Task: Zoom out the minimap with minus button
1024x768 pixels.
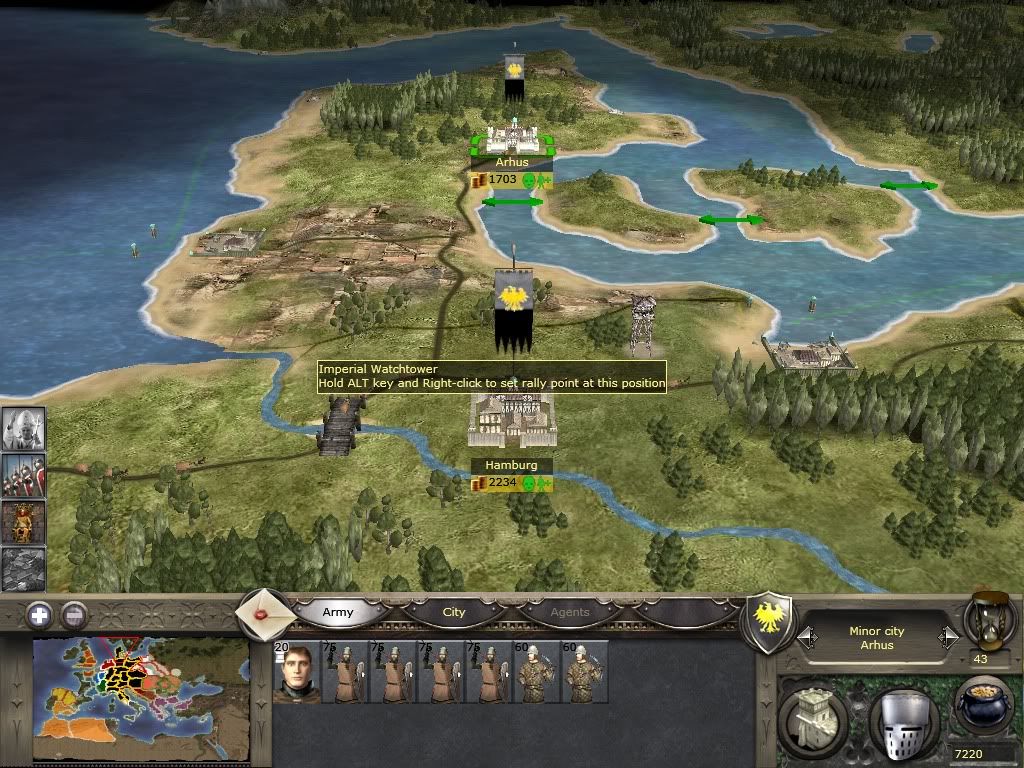Action: (73, 614)
